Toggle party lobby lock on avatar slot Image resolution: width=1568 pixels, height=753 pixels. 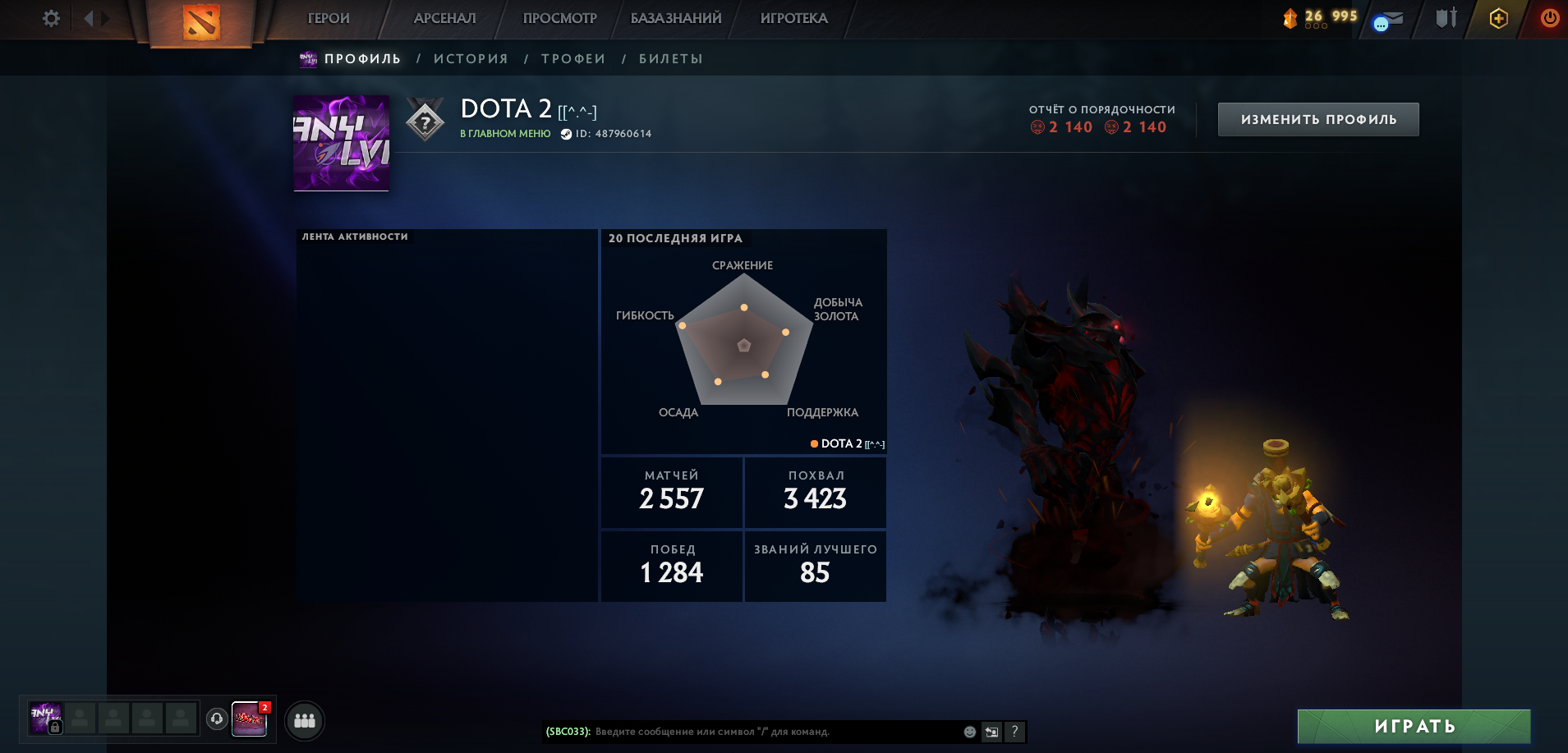55,726
